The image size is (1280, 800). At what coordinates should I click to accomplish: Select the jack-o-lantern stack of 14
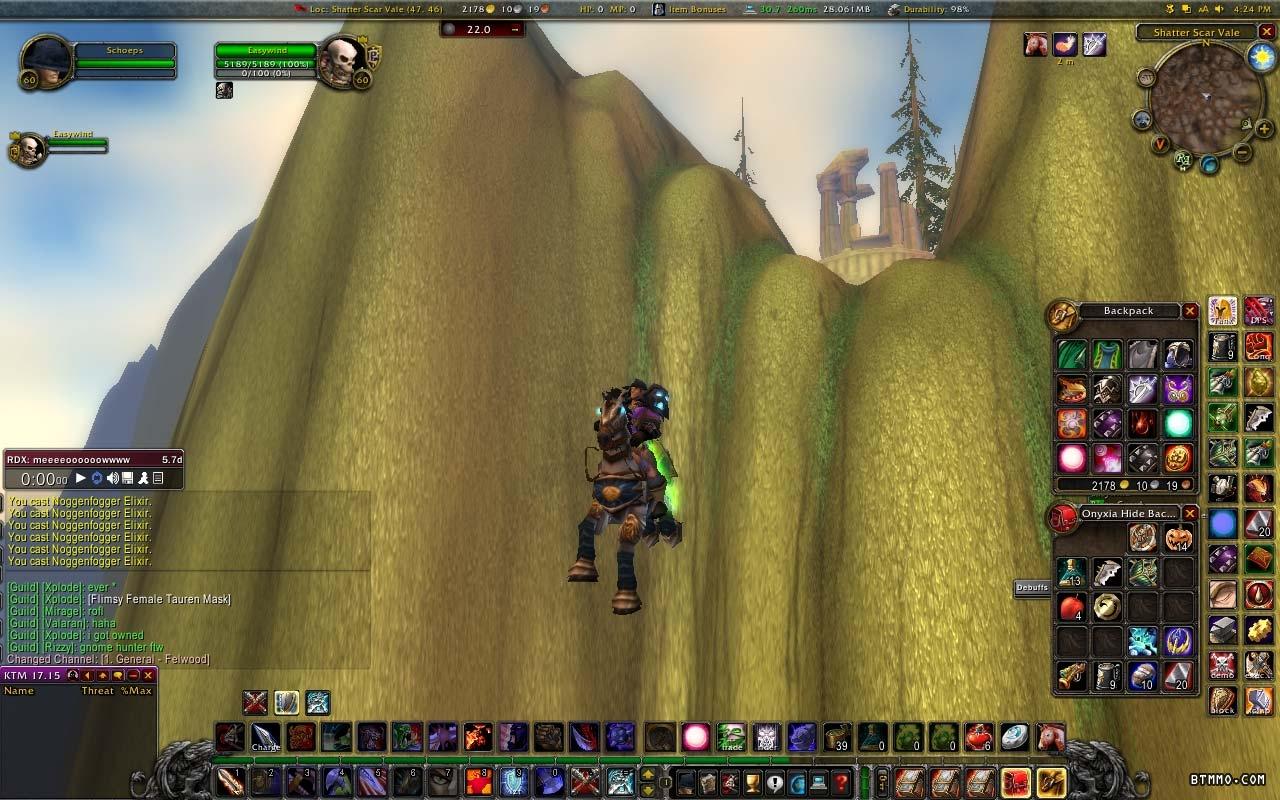[x=1178, y=539]
